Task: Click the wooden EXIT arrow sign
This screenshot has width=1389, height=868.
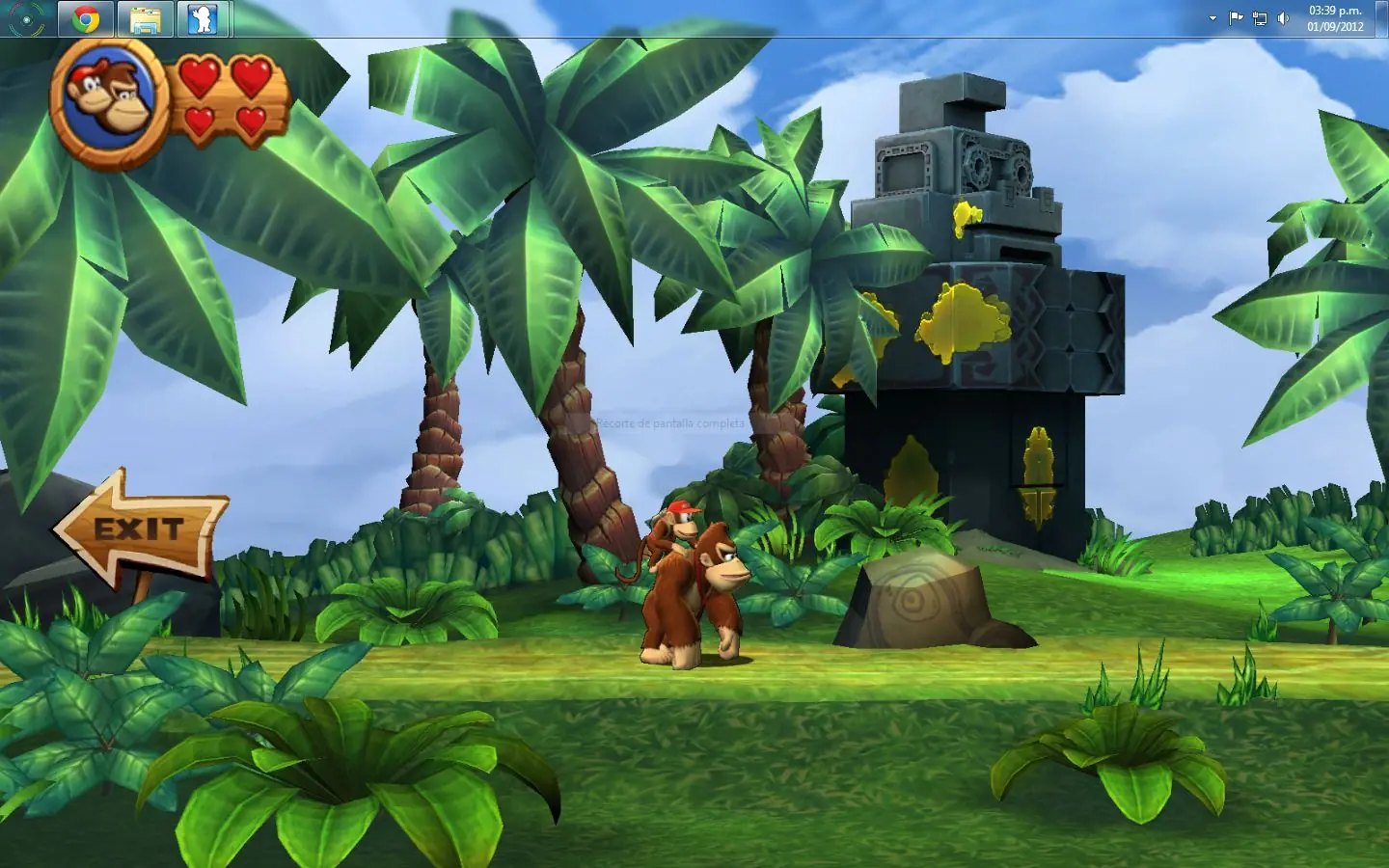Action: coord(141,529)
